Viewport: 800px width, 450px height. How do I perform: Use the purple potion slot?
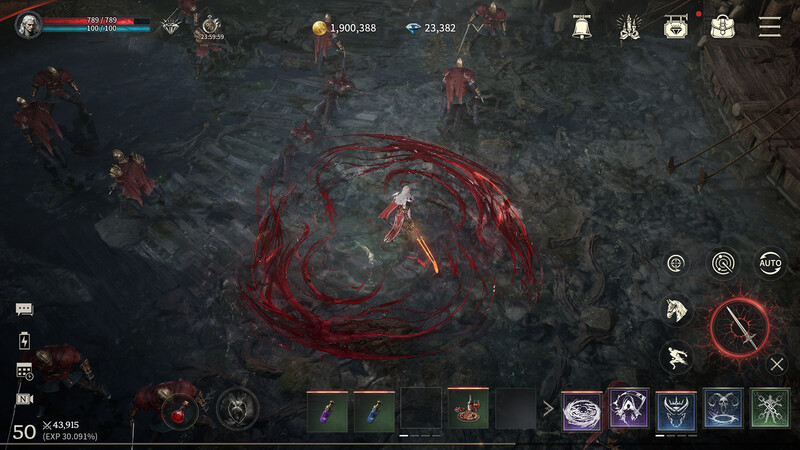[327, 410]
